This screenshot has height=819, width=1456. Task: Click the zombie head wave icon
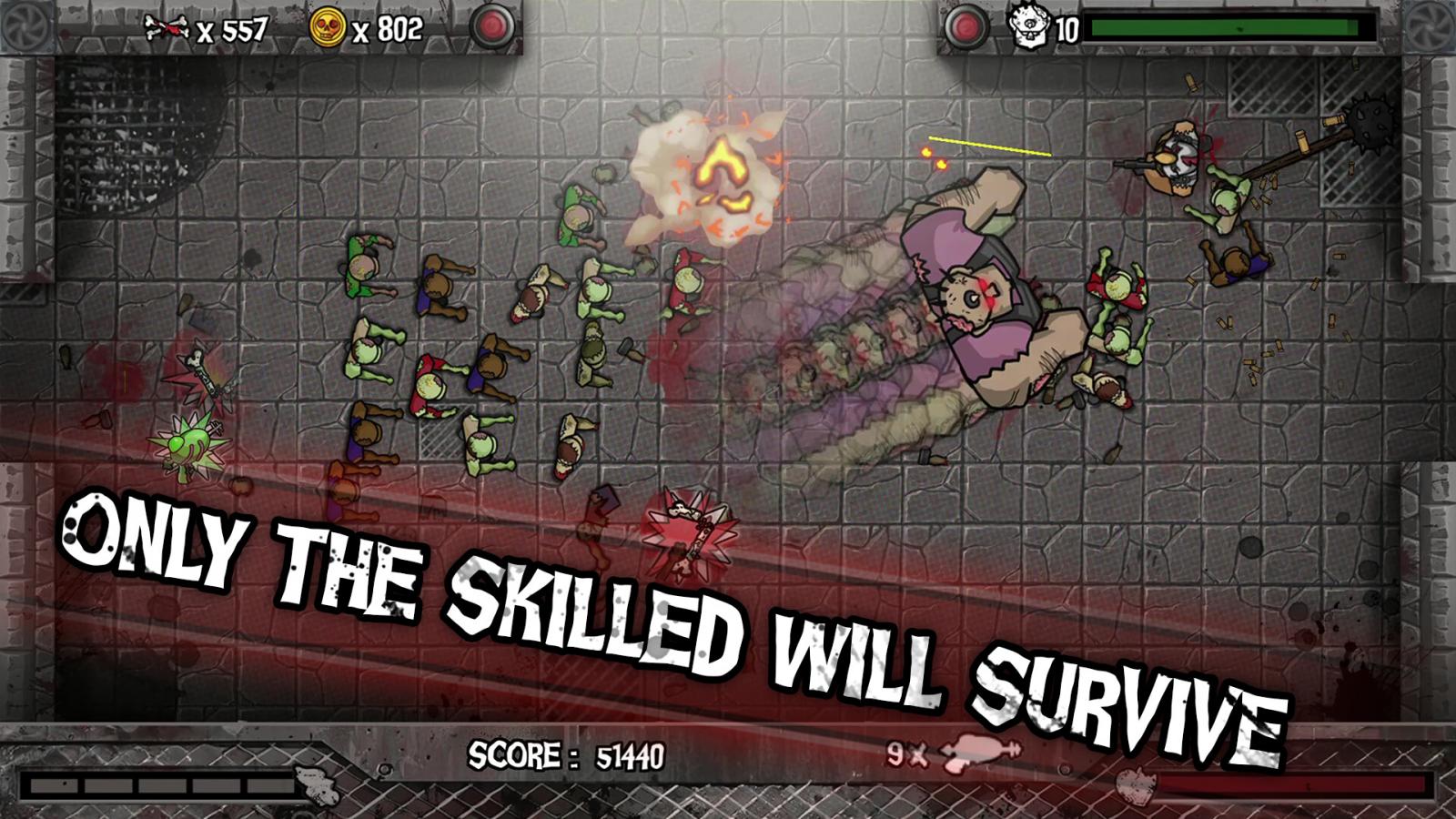(1030, 26)
